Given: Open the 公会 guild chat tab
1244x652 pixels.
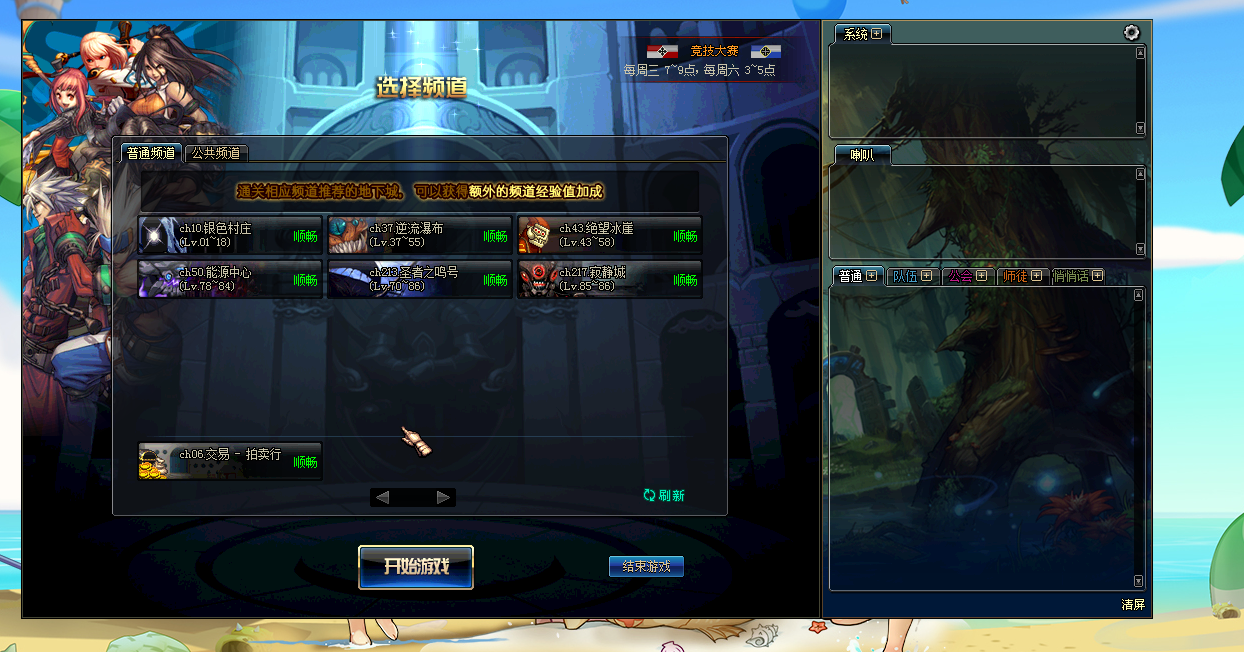Looking at the screenshot, I should [x=966, y=276].
